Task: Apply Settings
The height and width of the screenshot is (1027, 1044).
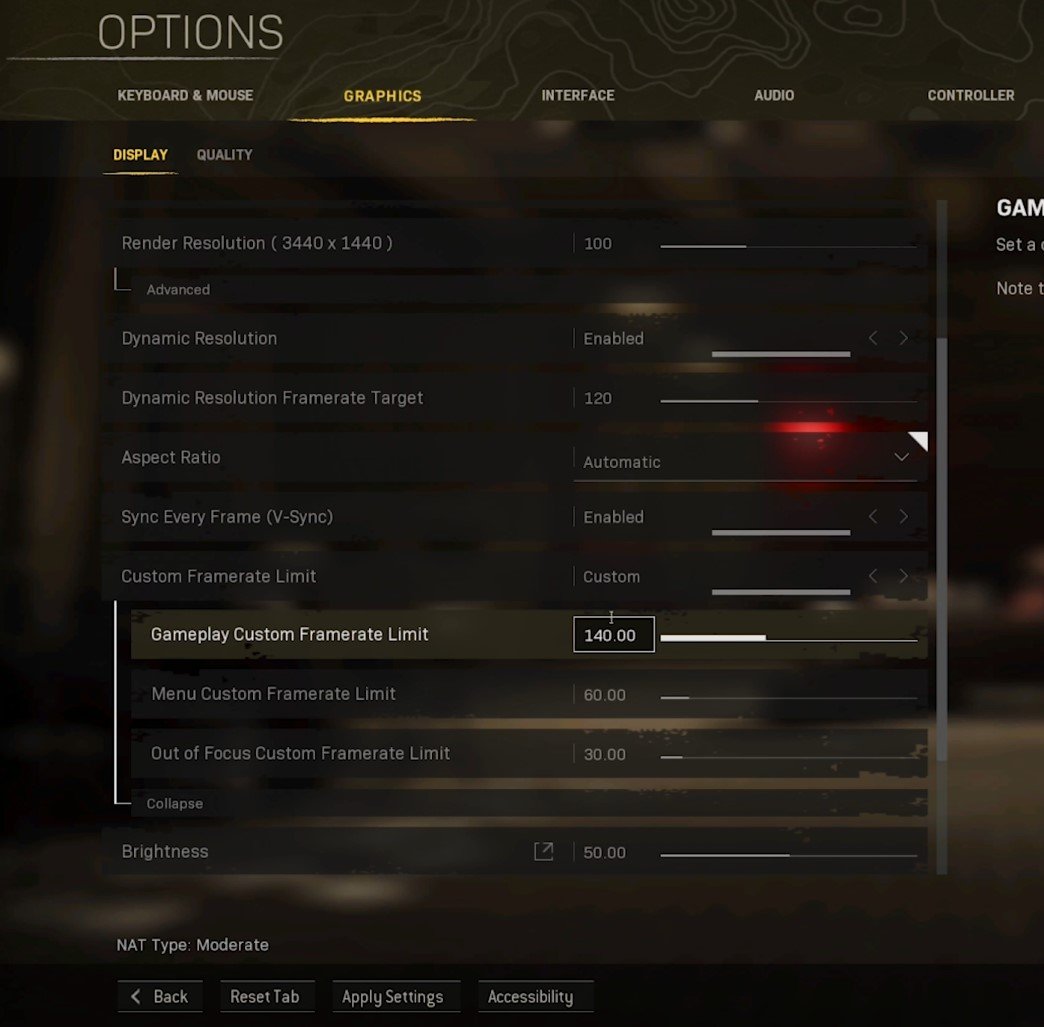Action: [x=392, y=997]
